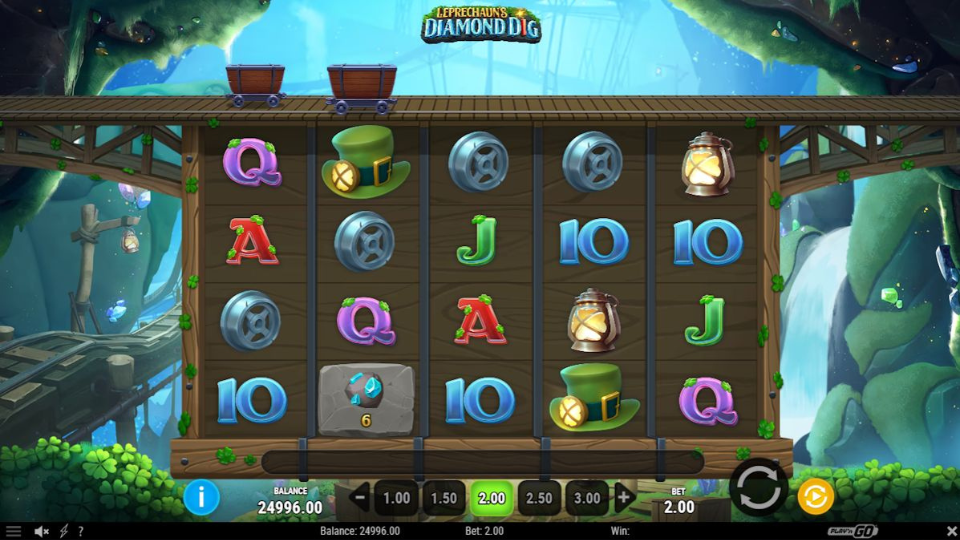Activate the orange auto-play button
Viewport: 960px width, 540px height.
tap(815, 496)
